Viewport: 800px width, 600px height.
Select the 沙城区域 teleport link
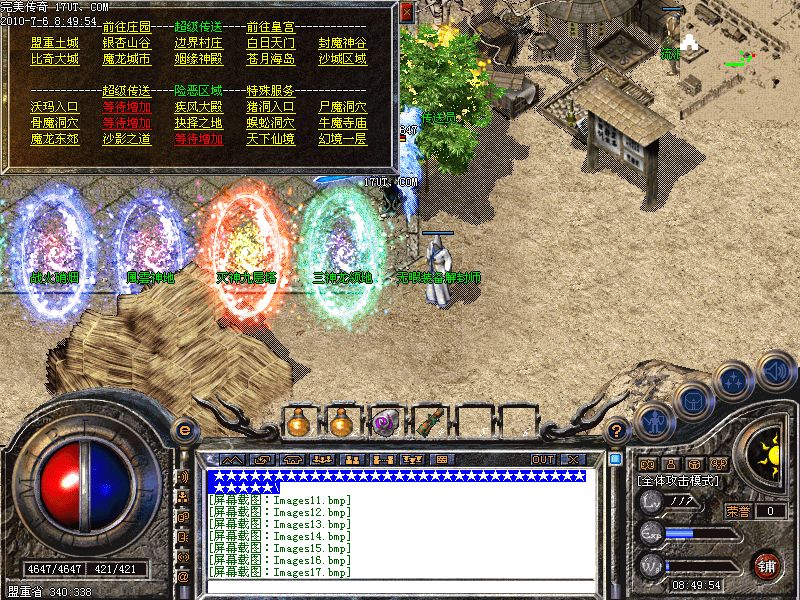pos(342,60)
